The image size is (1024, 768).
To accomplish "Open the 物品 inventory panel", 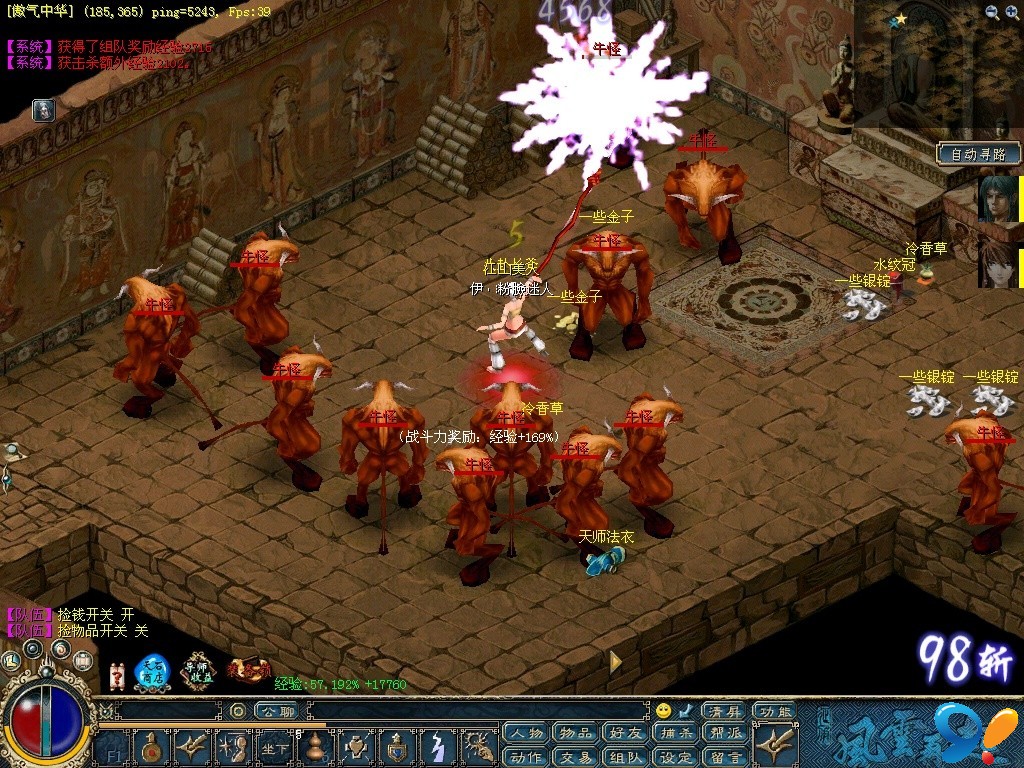I will 576,735.
